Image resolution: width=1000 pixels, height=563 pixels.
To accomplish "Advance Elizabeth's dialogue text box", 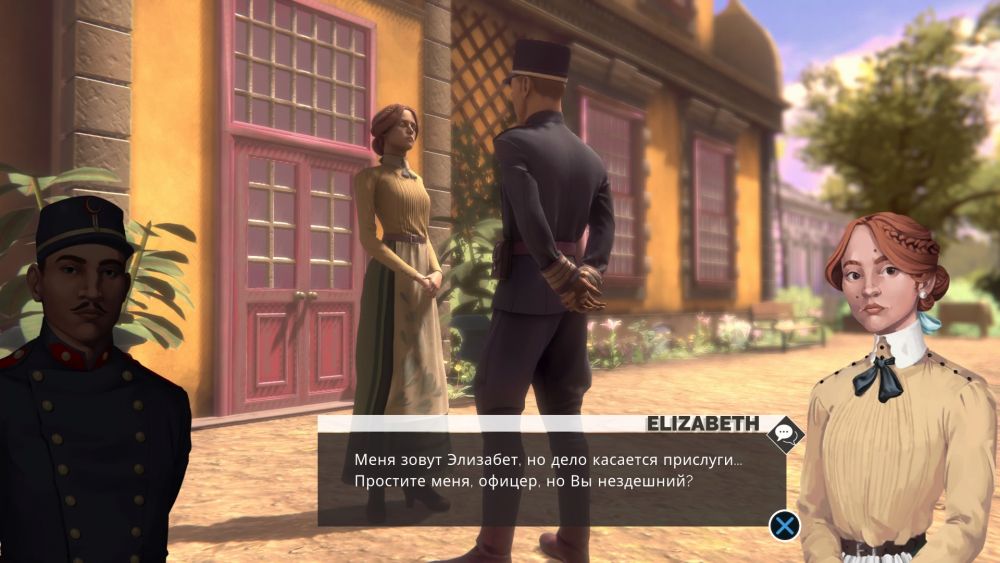I will pos(786,525).
